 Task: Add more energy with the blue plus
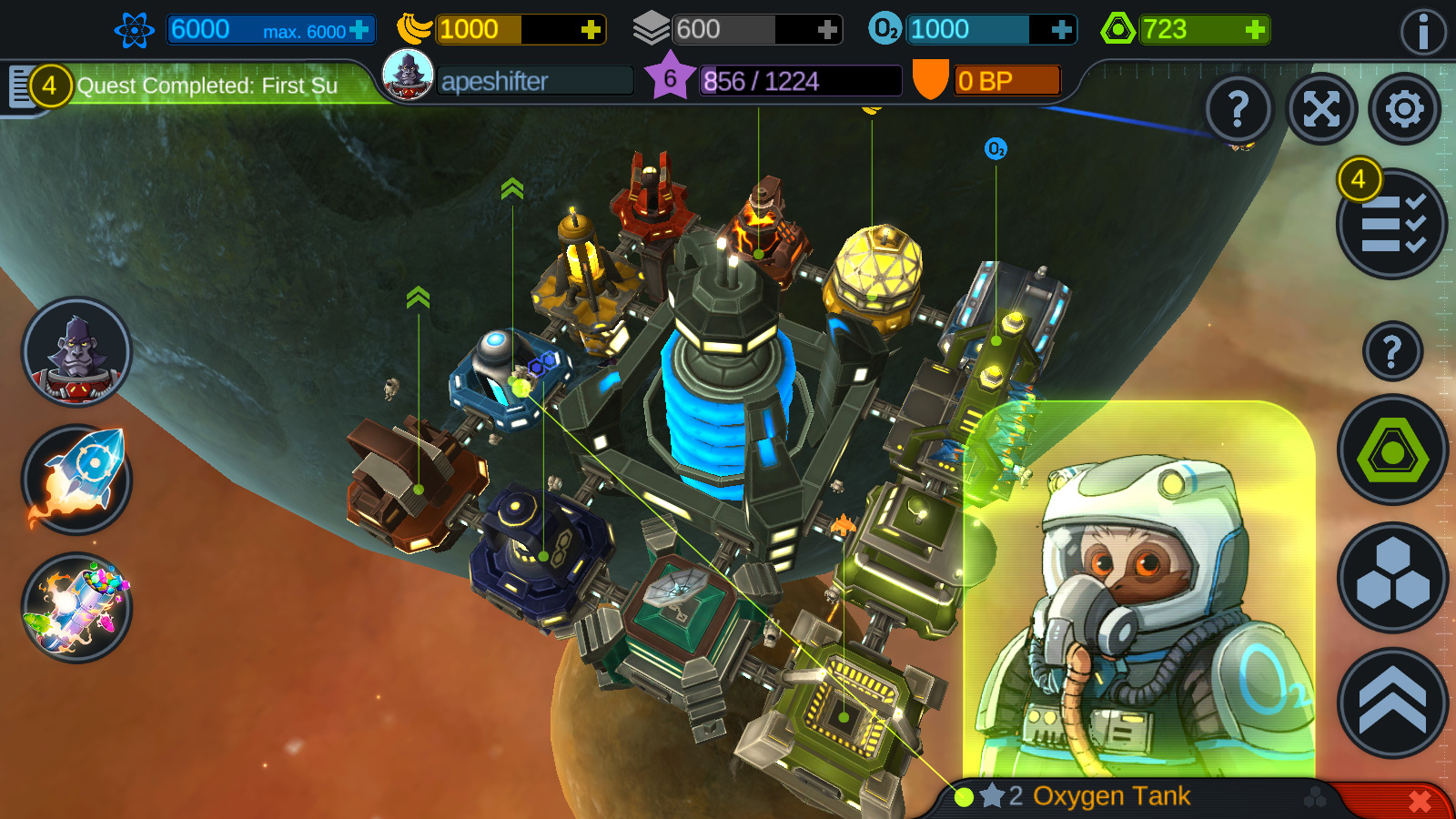(359, 30)
